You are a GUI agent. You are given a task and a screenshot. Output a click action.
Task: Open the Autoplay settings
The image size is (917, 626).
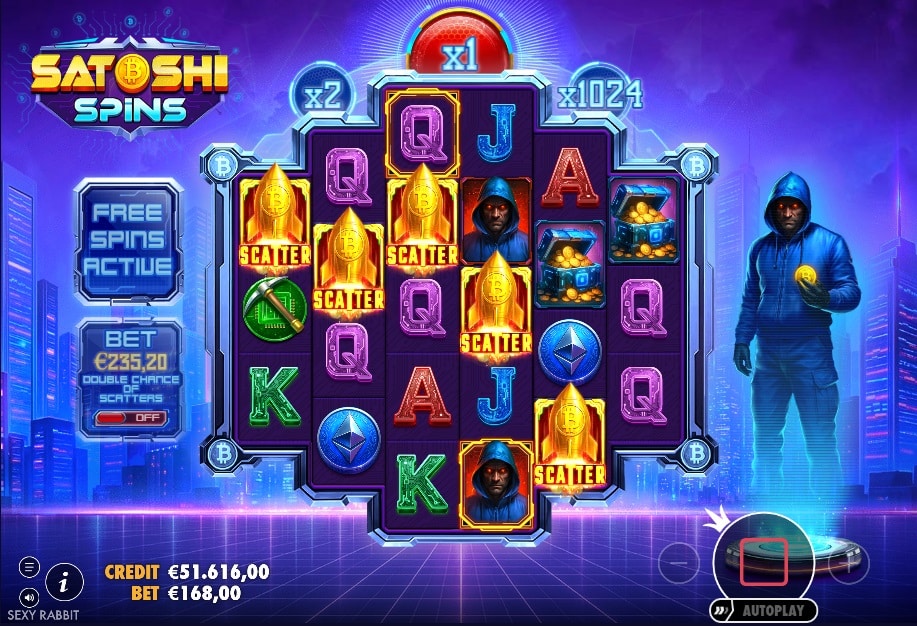(x=764, y=609)
